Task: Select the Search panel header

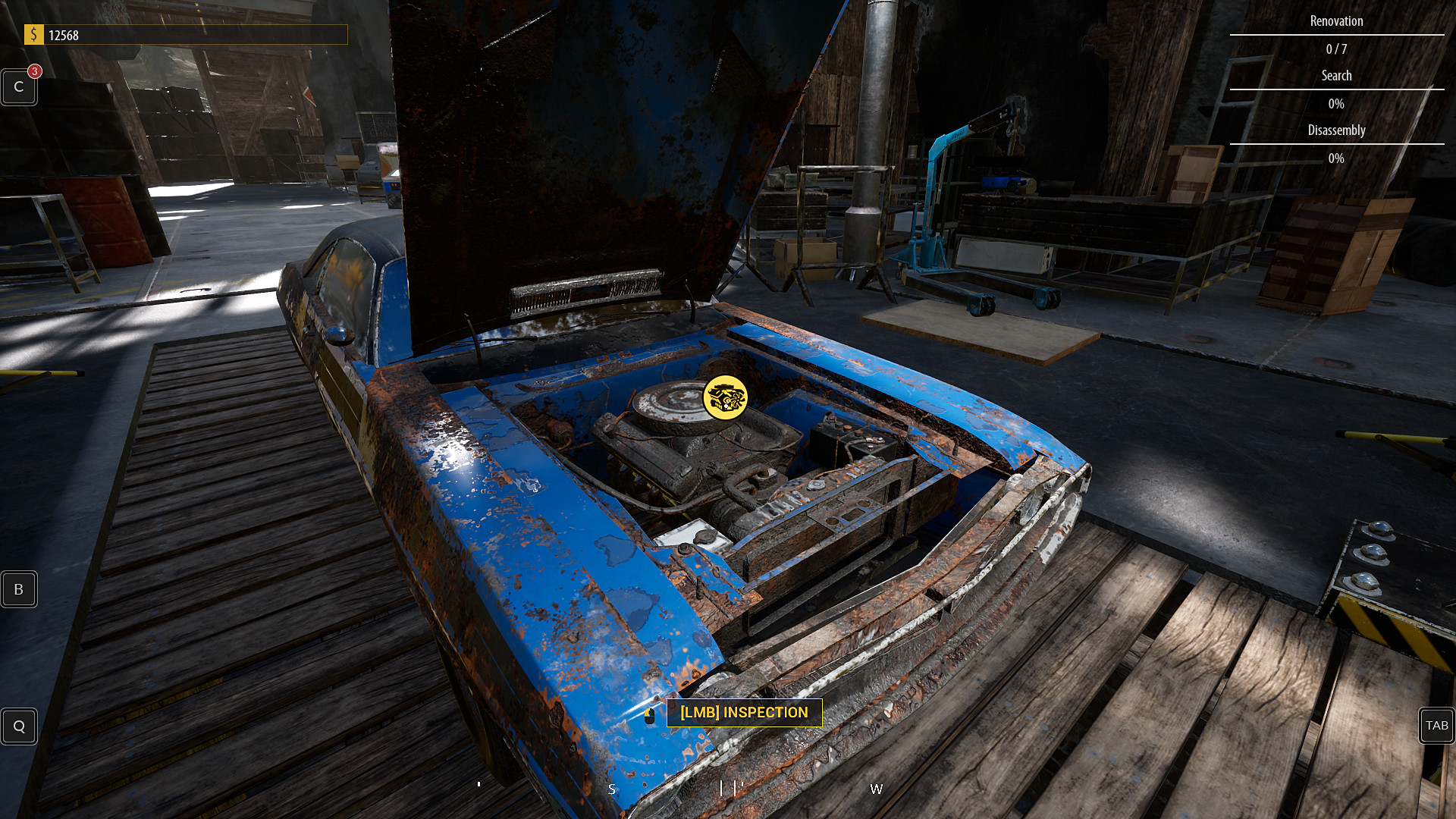Action: [1336, 75]
